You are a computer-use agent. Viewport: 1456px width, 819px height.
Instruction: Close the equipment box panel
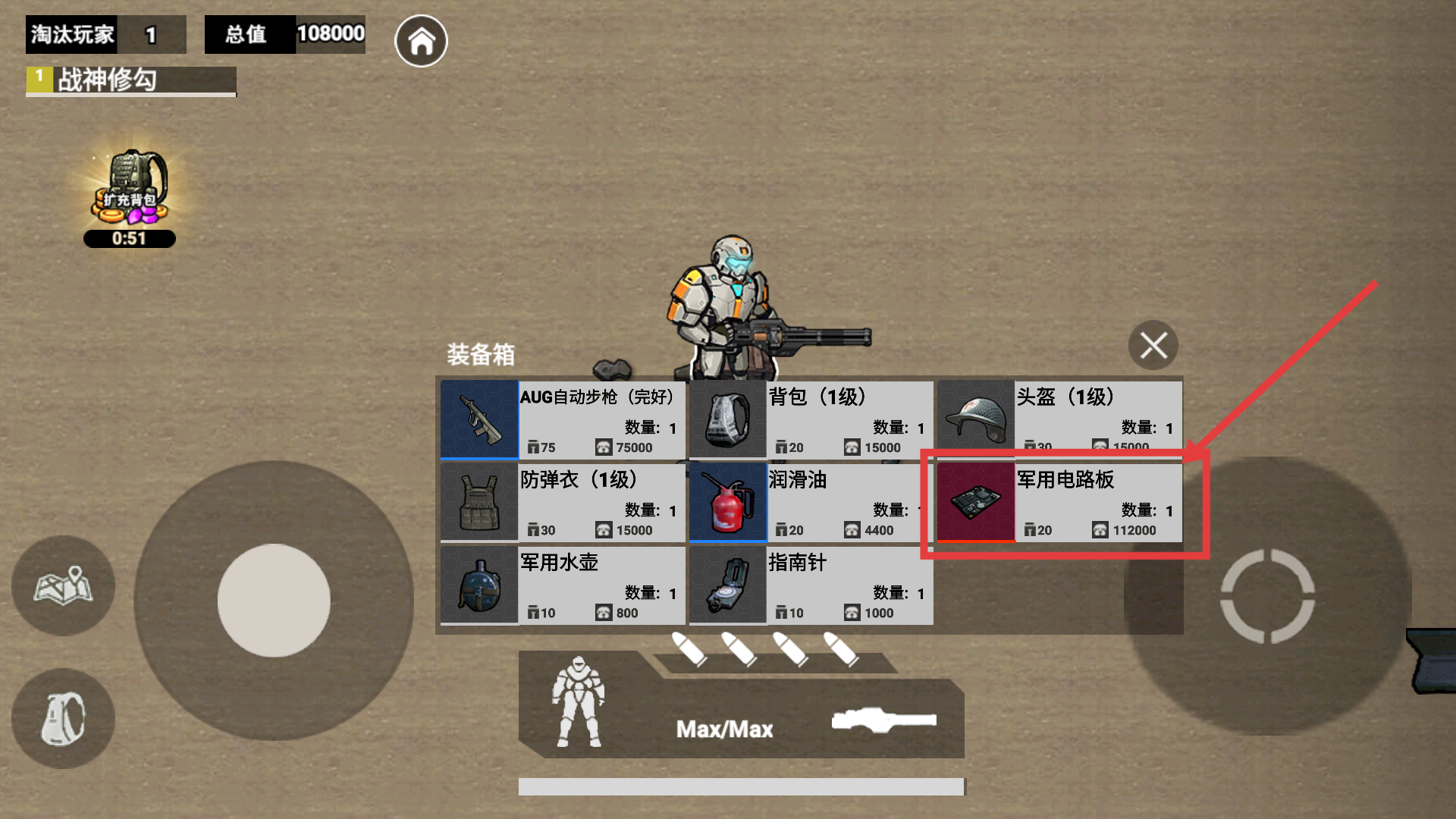[x=1153, y=346]
